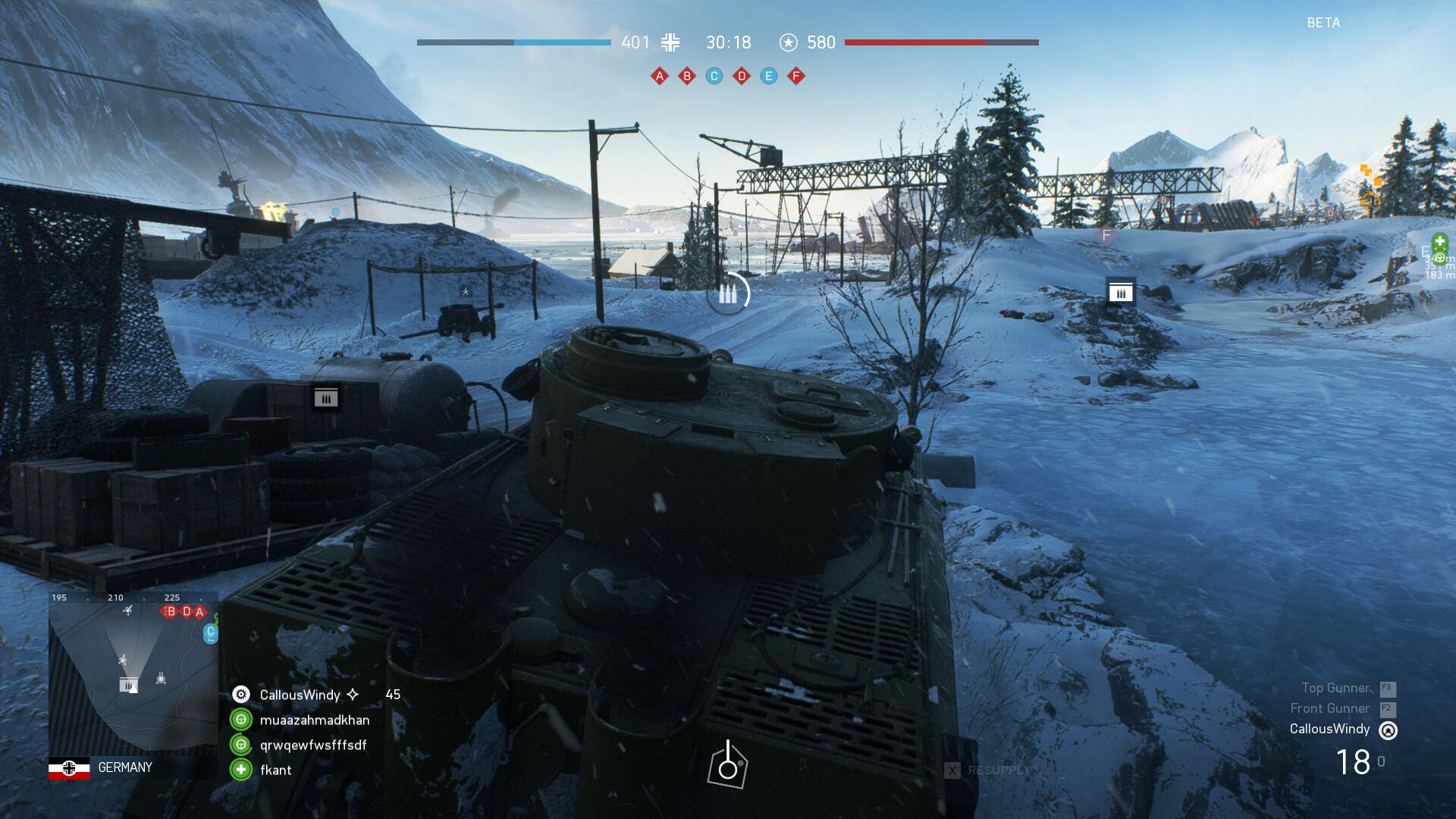Select CallousWindy's driver seat entry

pyautogui.click(x=1330, y=729)
